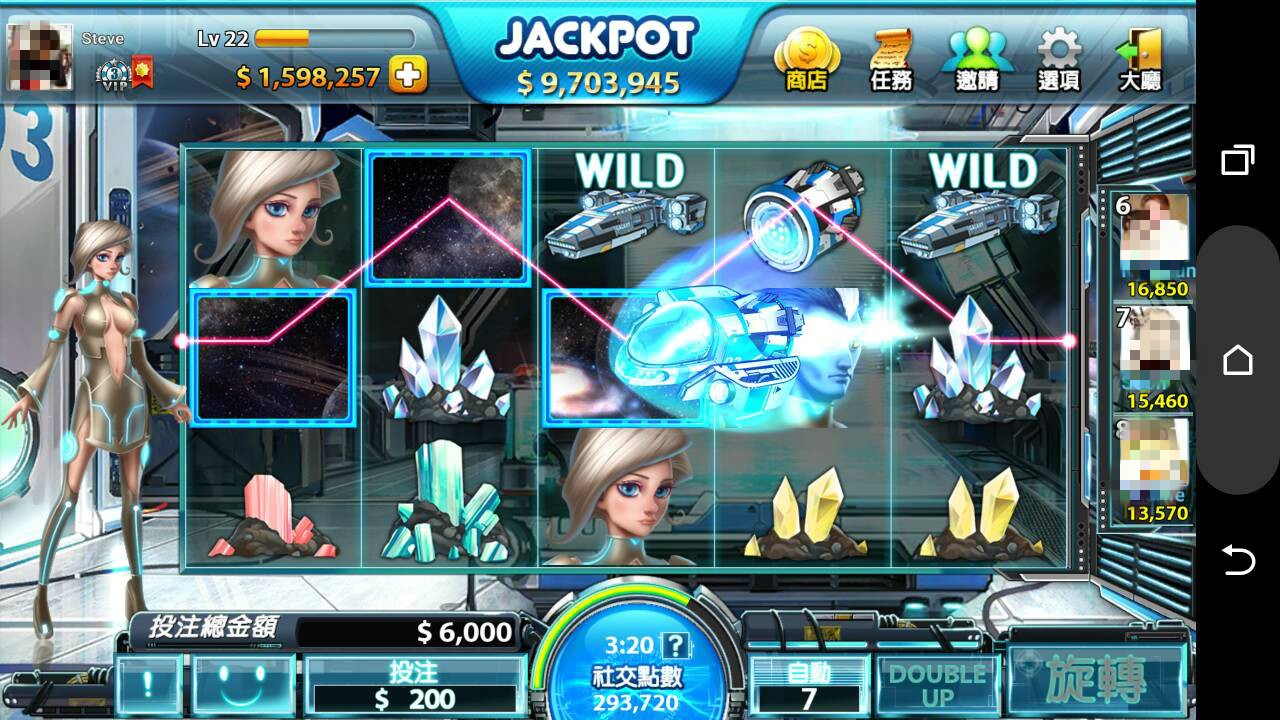The width and height of the screenshot is (1280, 720).
Task: Add coins with the yellow plus button
Action: tap(408, 75)
